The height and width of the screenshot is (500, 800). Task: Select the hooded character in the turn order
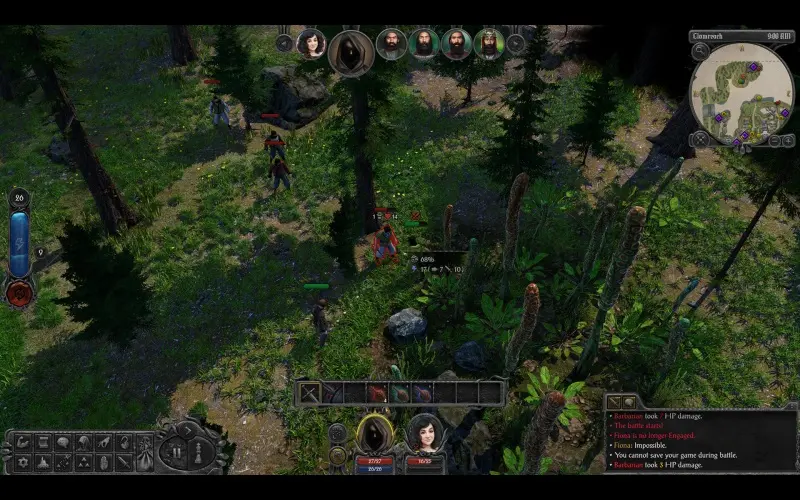point(351,50)
